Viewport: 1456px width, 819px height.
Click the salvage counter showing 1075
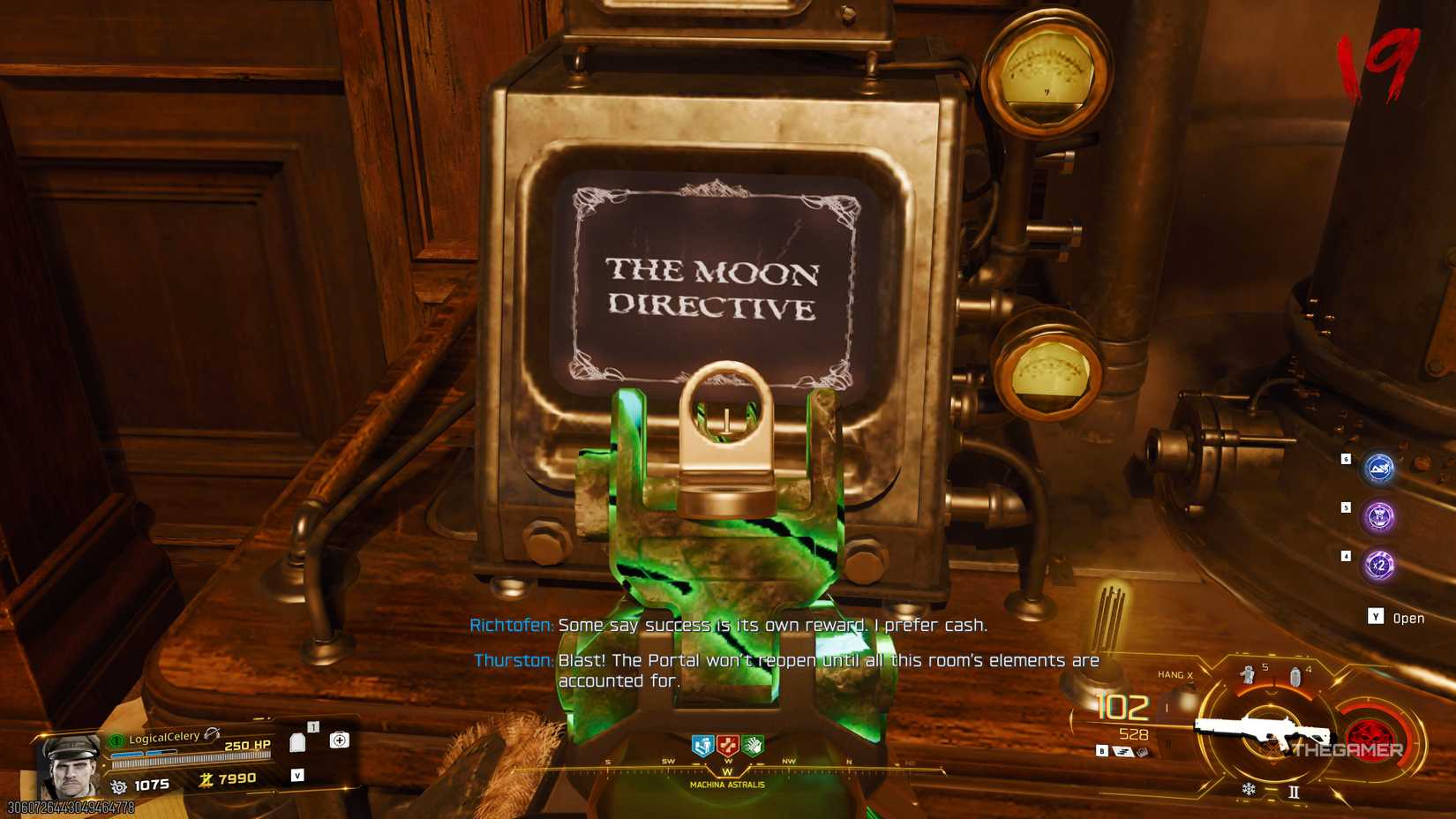click(151, 785)
